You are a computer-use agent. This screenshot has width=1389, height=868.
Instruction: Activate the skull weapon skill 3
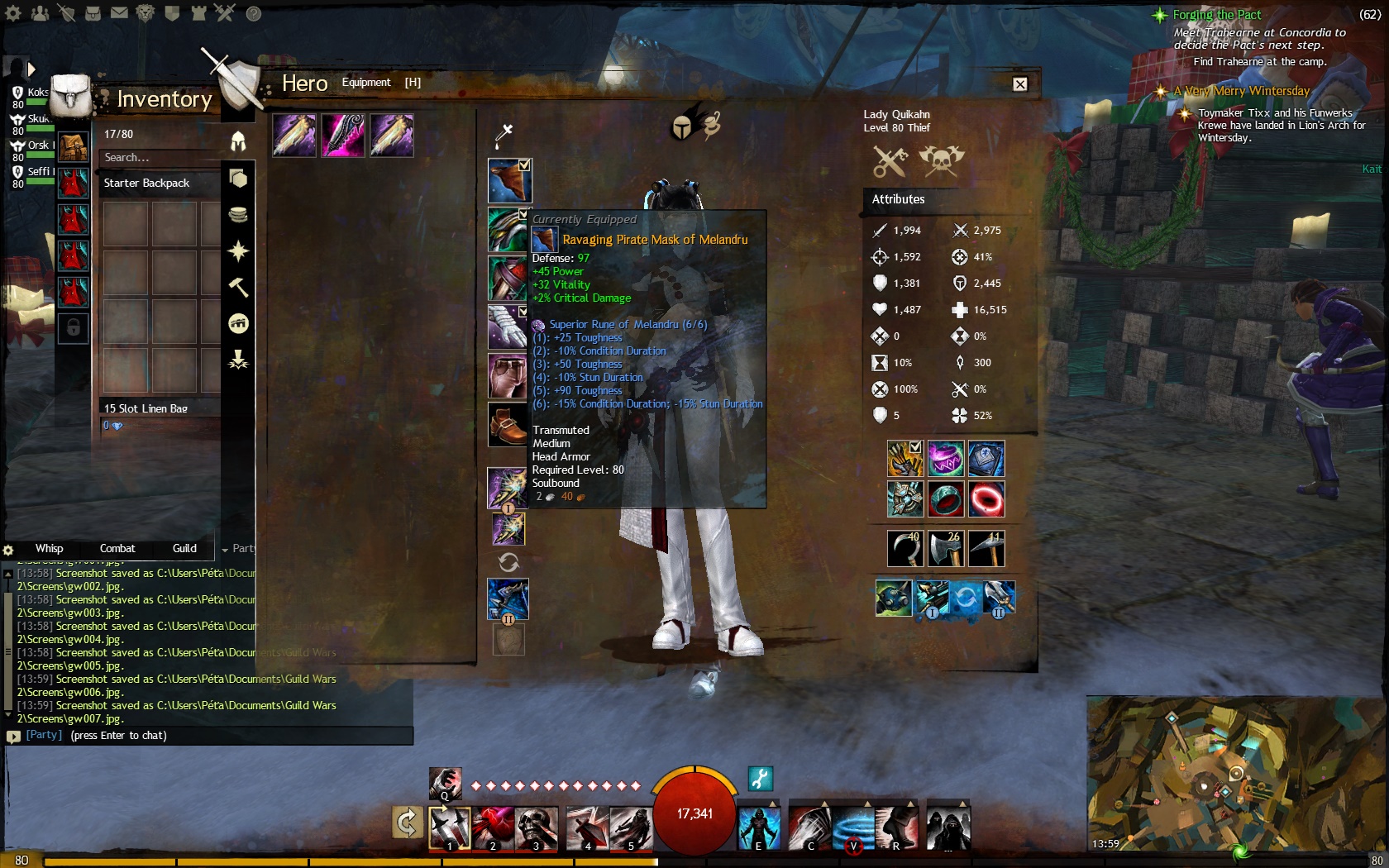tap(536, 828)
